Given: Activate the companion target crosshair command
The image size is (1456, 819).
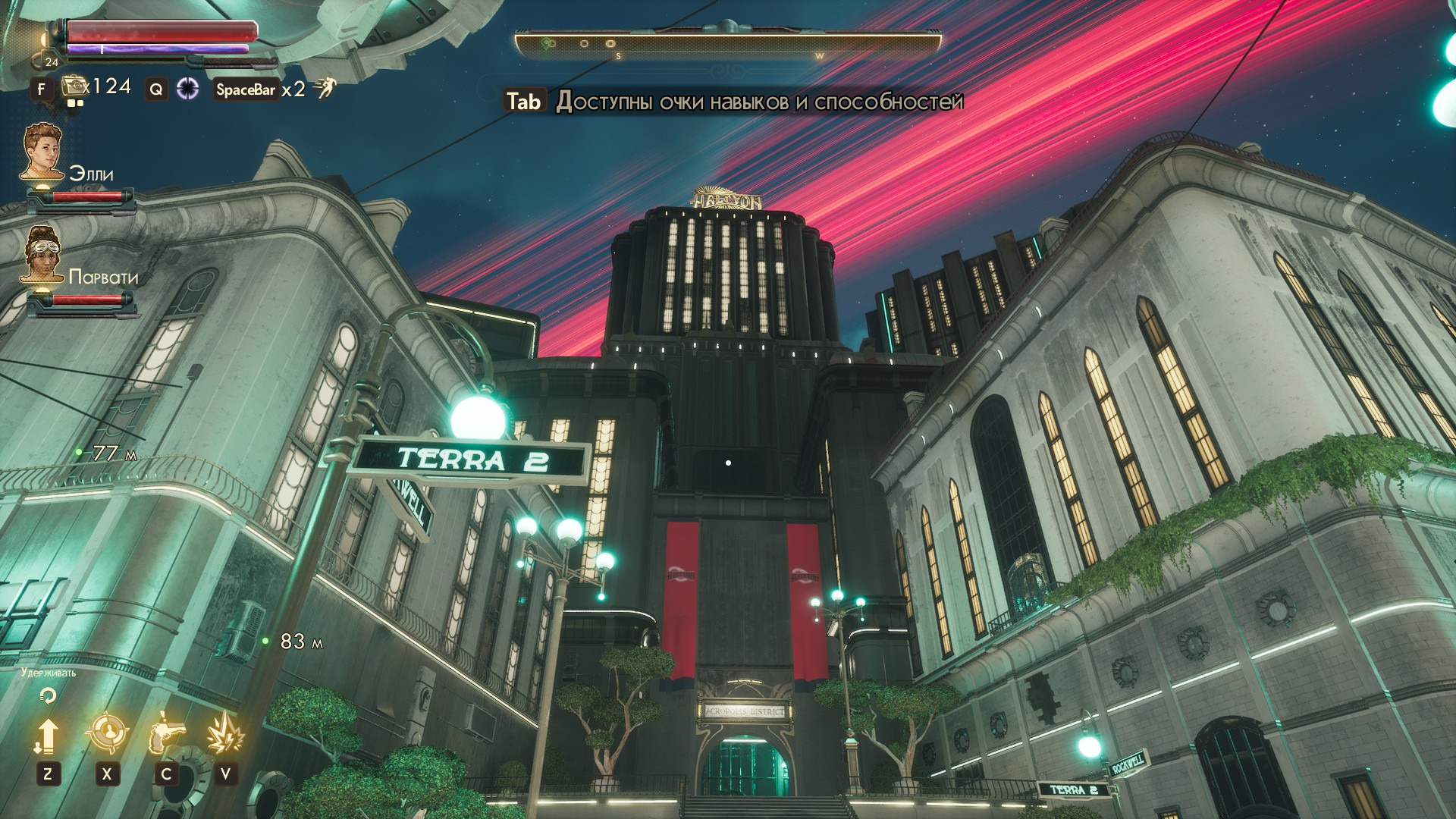Looking at the screenshot, I should click(107, 734).
